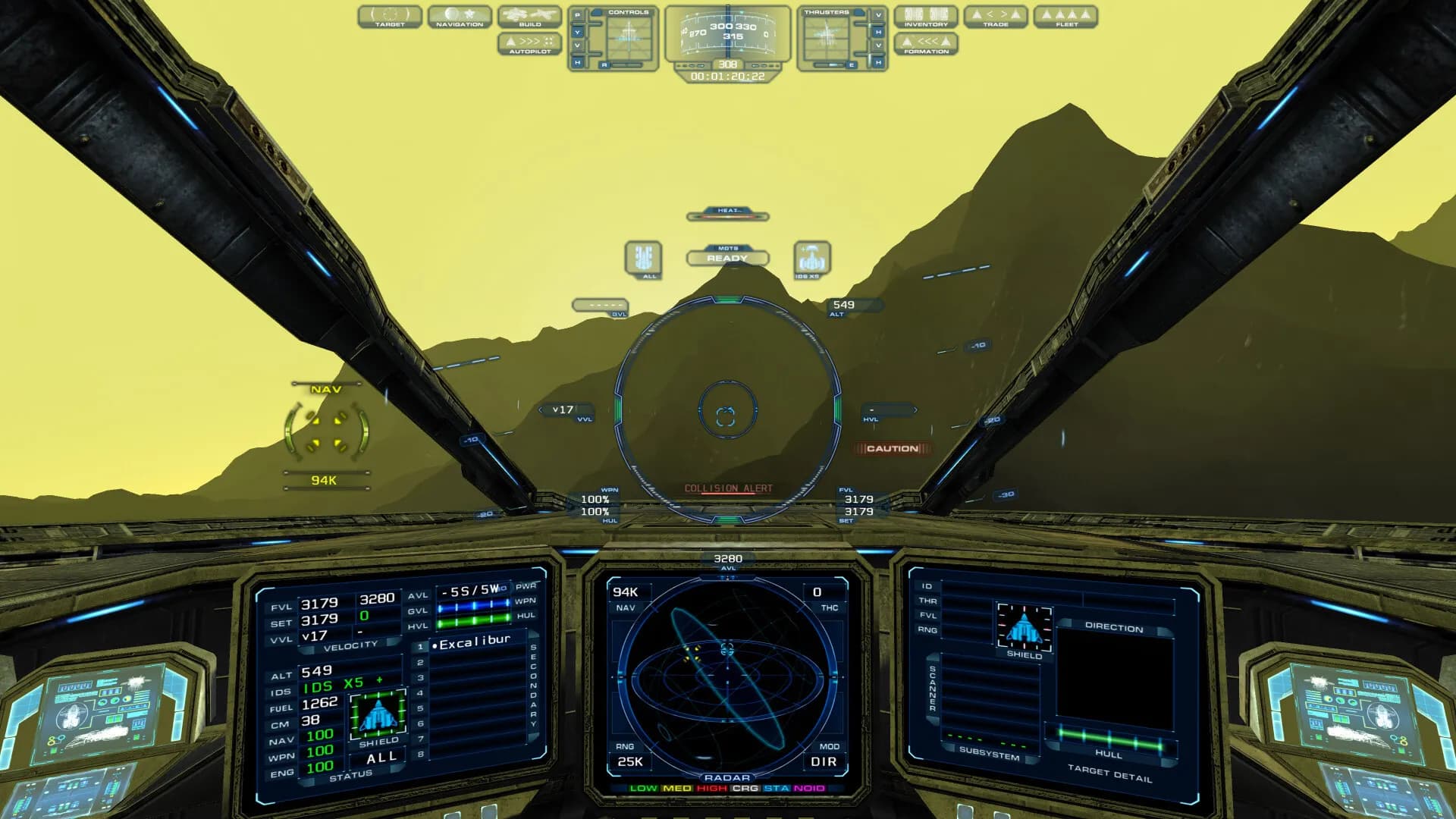Click the radar sphere display
The image size is (1456, 819).
click(x=727, y=675)
